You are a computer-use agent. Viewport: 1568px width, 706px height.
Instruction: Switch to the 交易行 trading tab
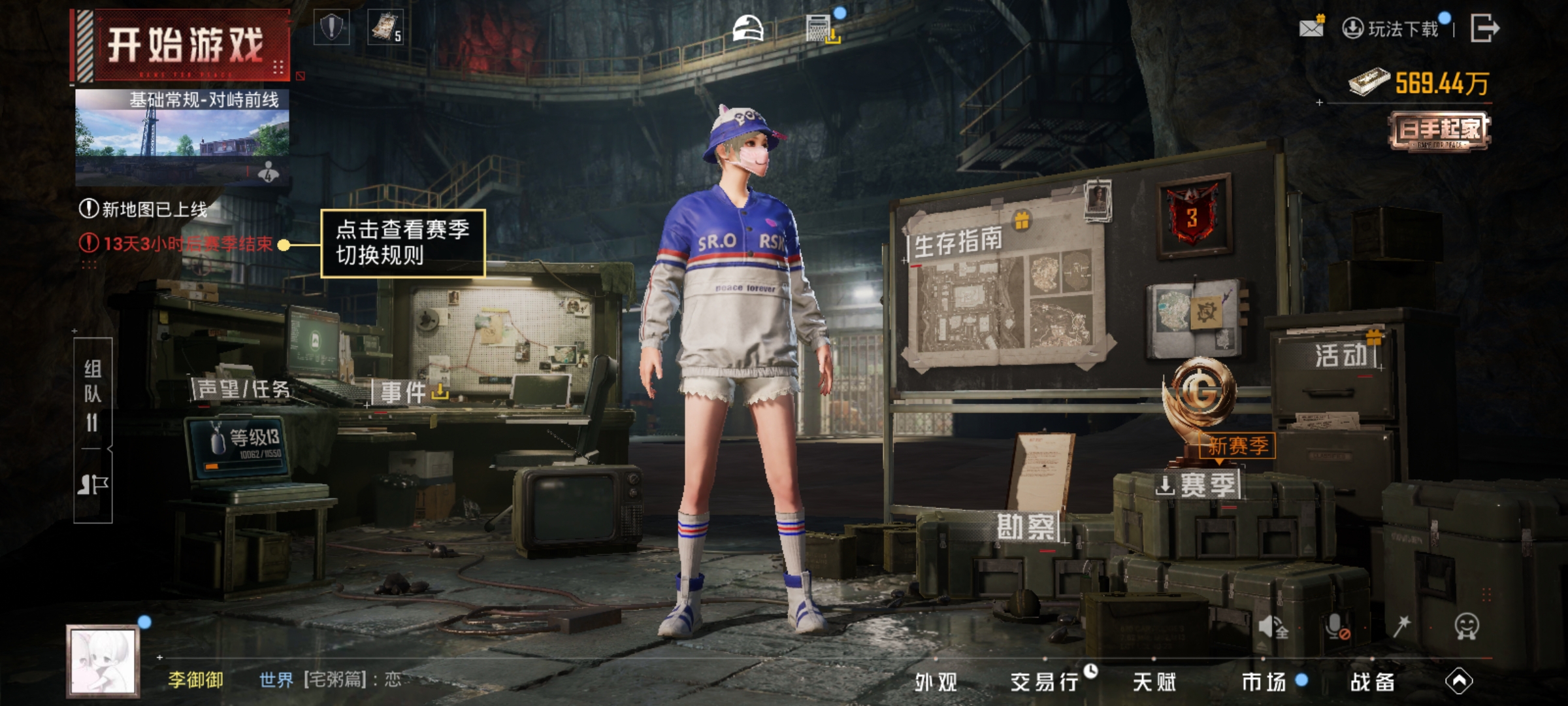click(1044, 682)
